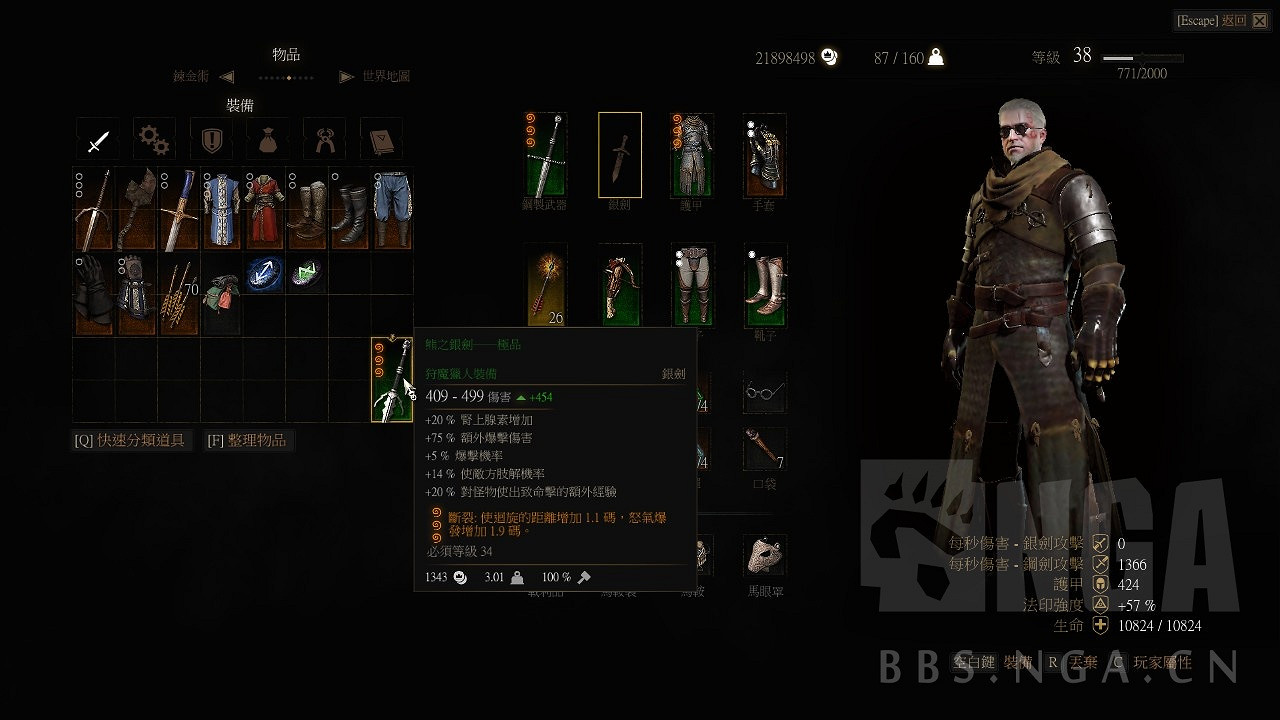Select the highlighted silver sword slot

click(618, 155)
